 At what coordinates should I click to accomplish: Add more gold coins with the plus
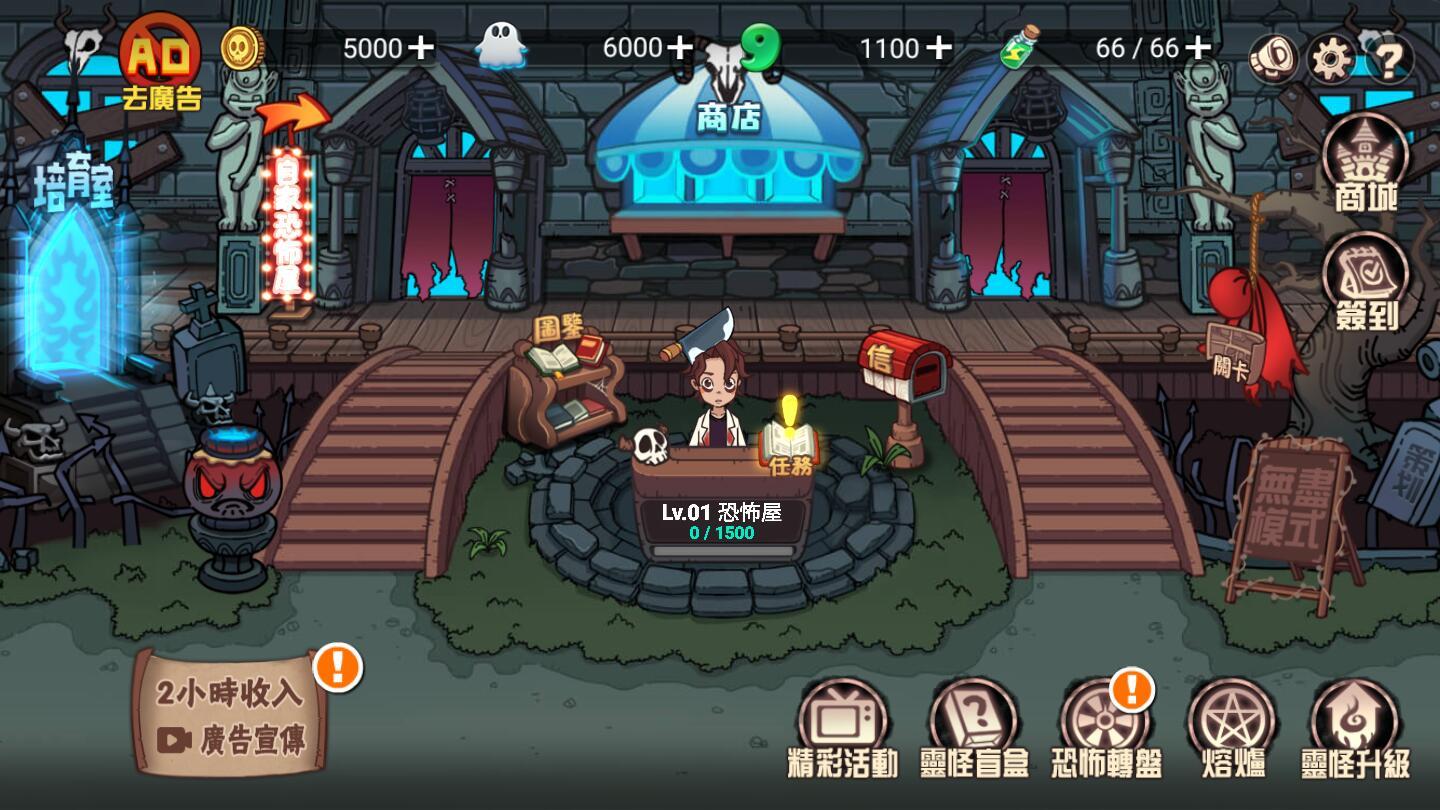pyautogui.click(x=421, y=47)
